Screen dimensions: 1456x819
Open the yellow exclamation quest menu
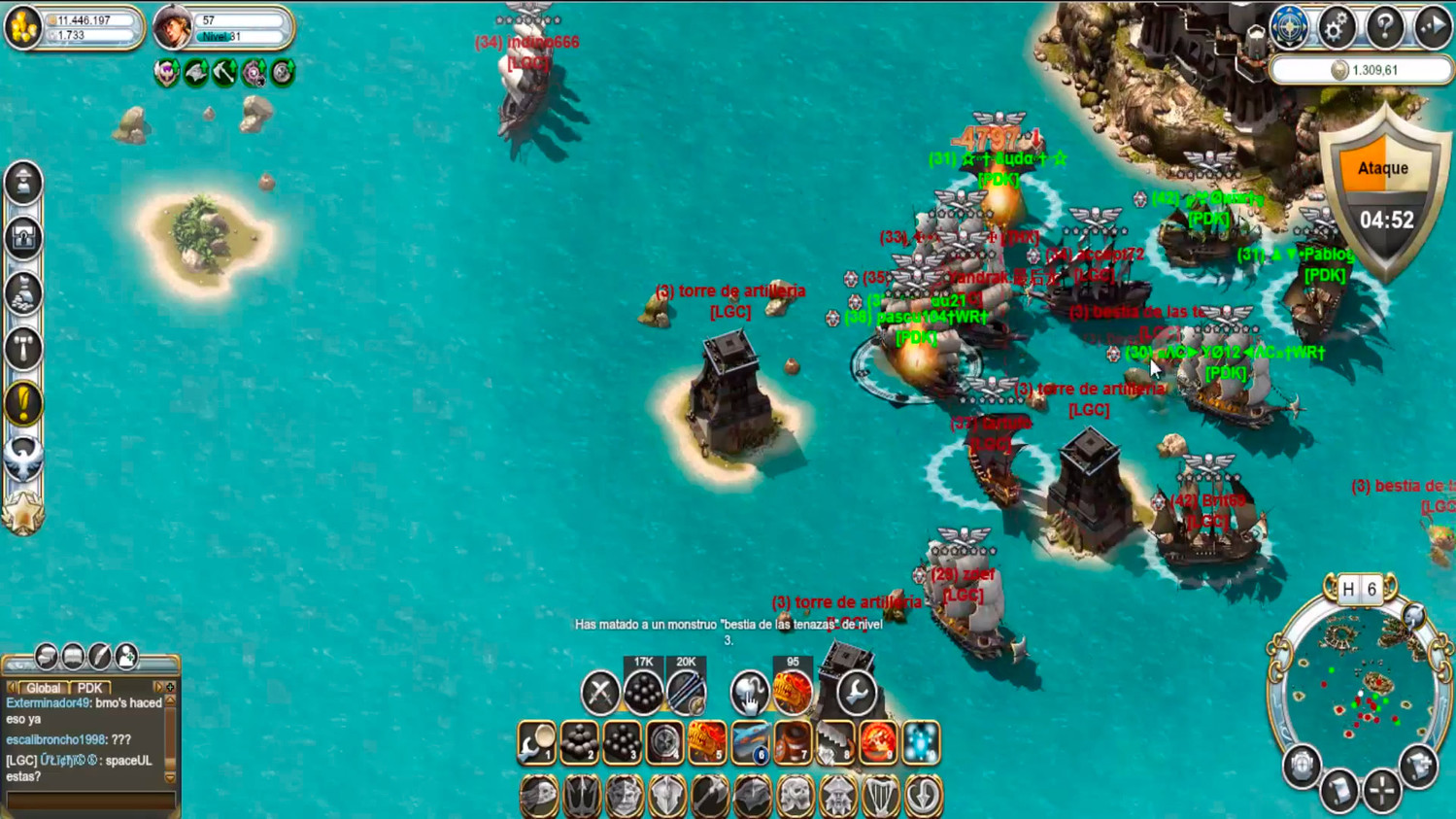pyautogui.click(x=23, y=403)
